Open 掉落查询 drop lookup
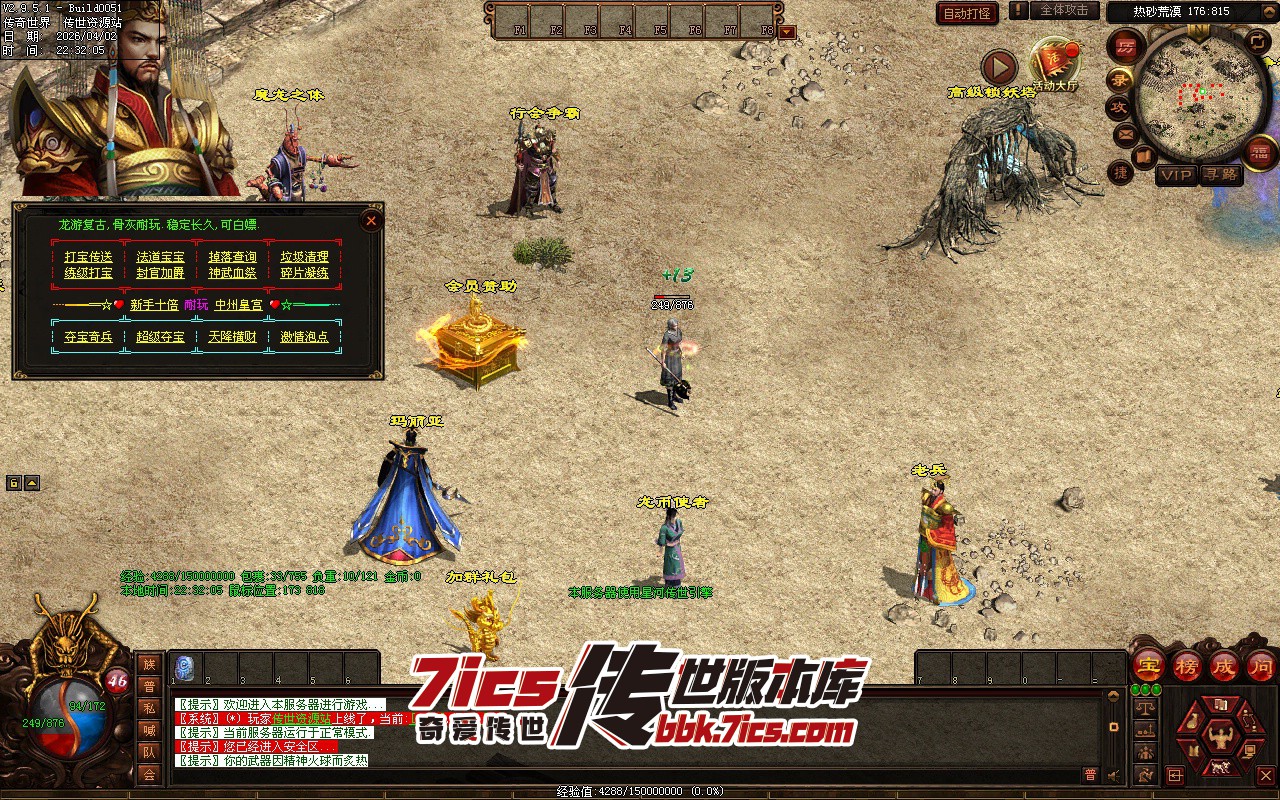The width and height of the screenshot is (1280, 800). point(232,257)
